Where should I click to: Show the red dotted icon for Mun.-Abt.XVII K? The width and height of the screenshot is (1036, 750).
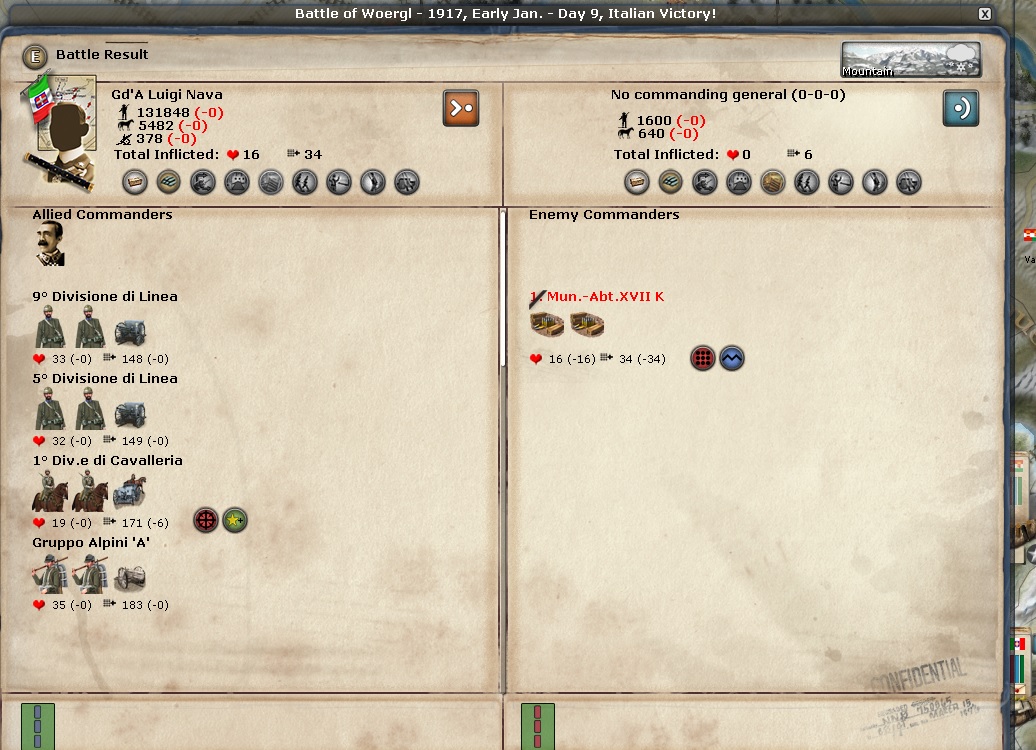pyautogui.click(x=703, y=358)
